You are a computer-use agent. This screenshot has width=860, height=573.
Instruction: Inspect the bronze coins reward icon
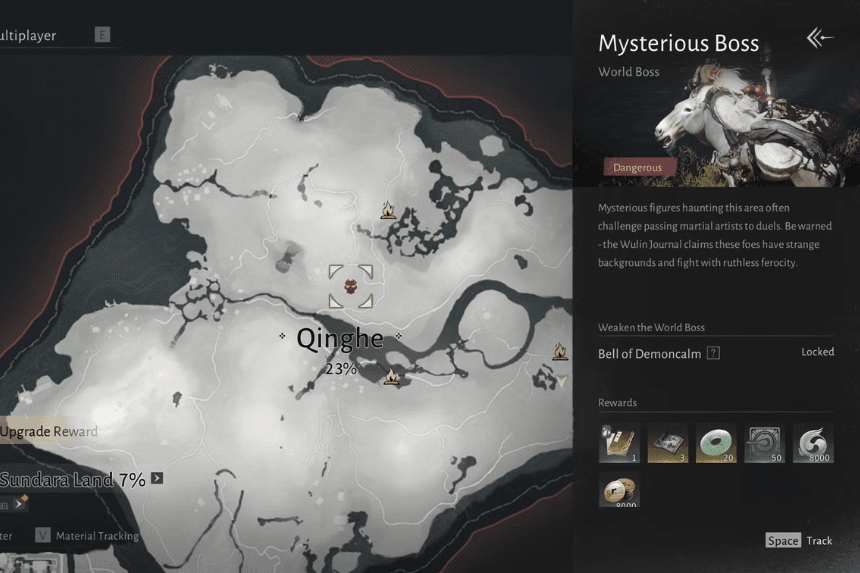point(619,491)
